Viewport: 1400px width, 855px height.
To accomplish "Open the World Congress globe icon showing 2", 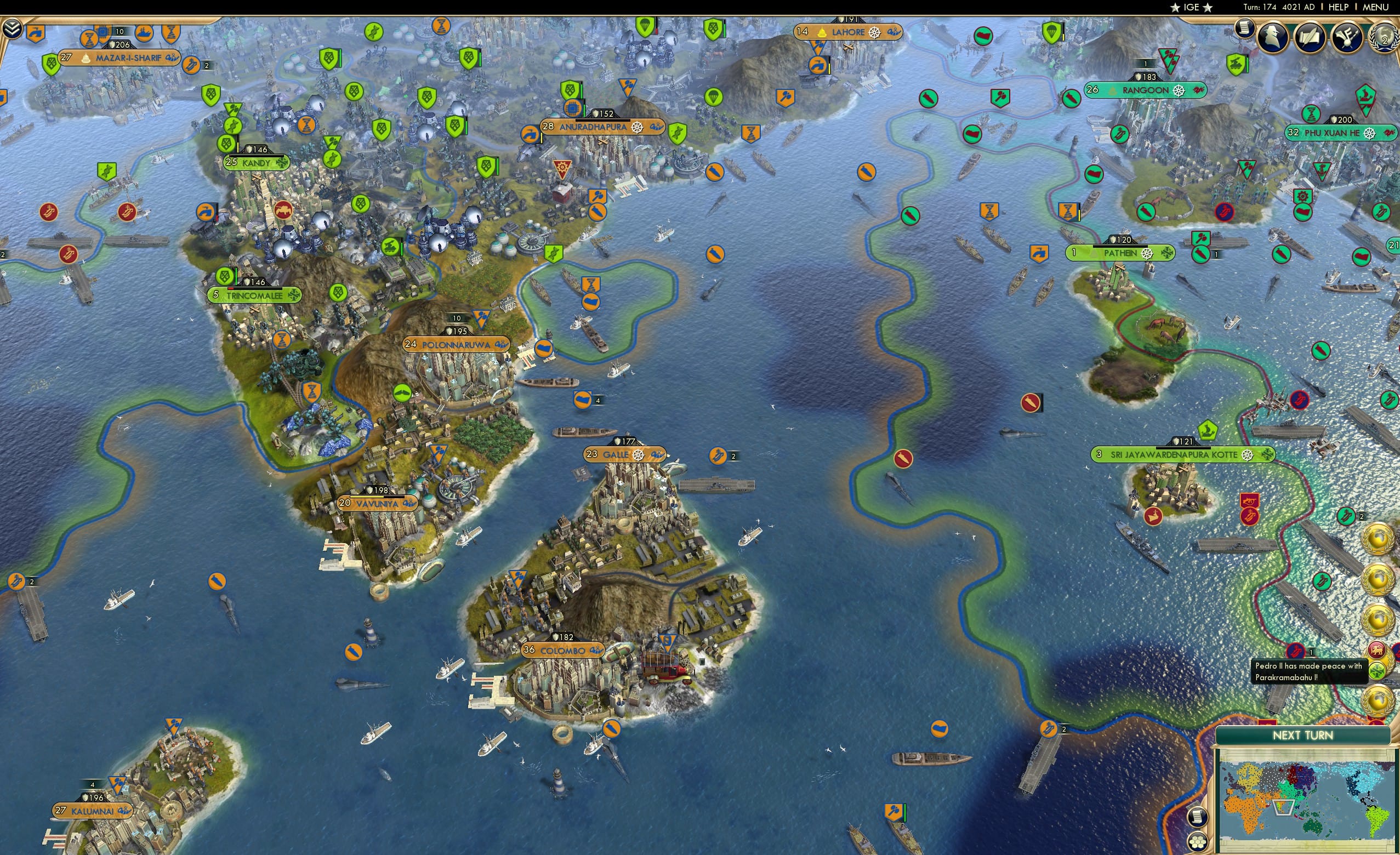I will click(1385, 35).
